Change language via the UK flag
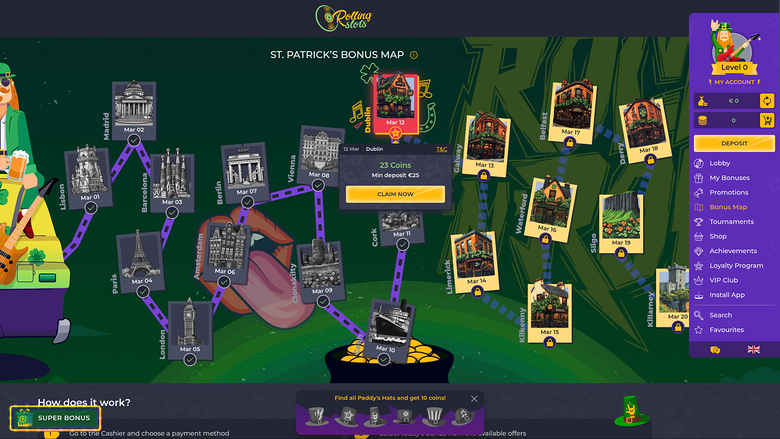 pyautogui.click(x=753, y=350)
